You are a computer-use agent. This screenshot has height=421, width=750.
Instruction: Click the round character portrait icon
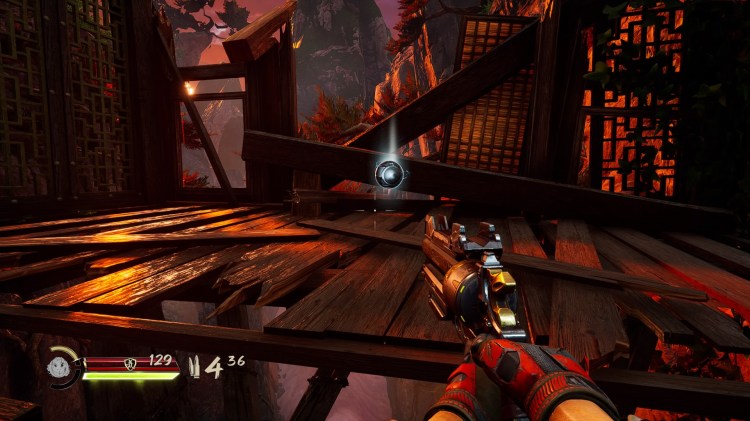59,366
